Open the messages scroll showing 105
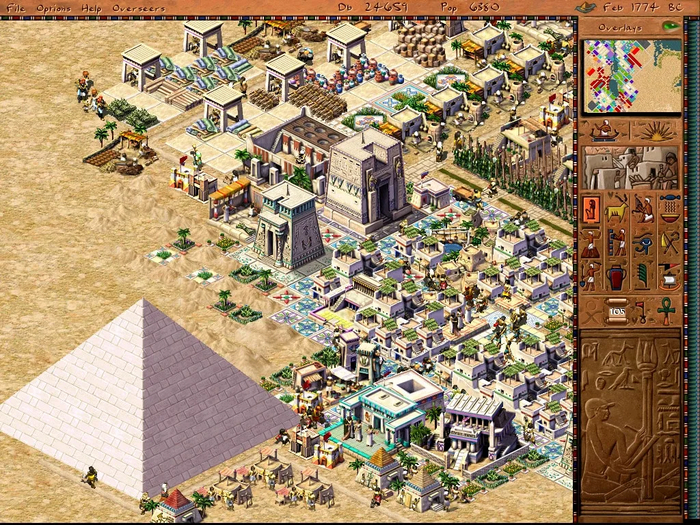 [617, 311]
